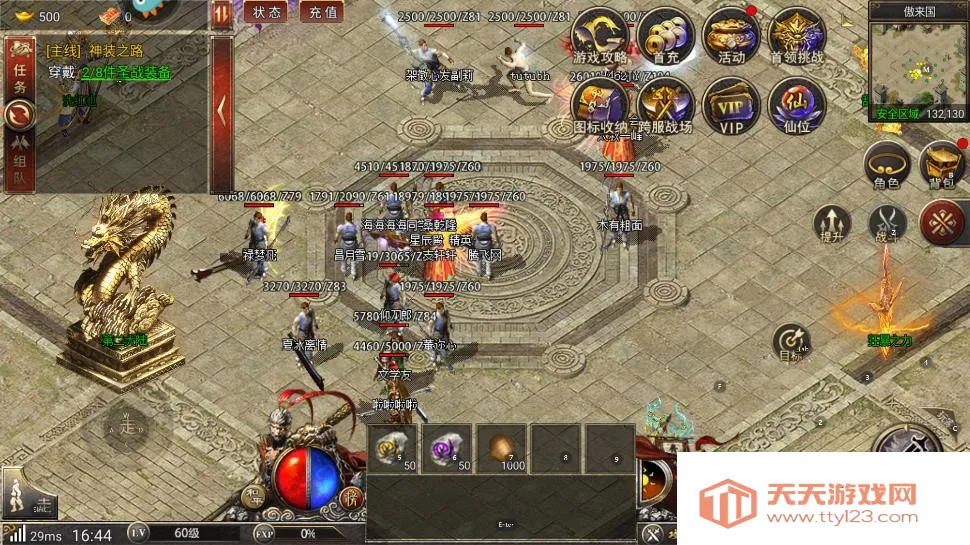Open the VIP panel

pos(731,104)
